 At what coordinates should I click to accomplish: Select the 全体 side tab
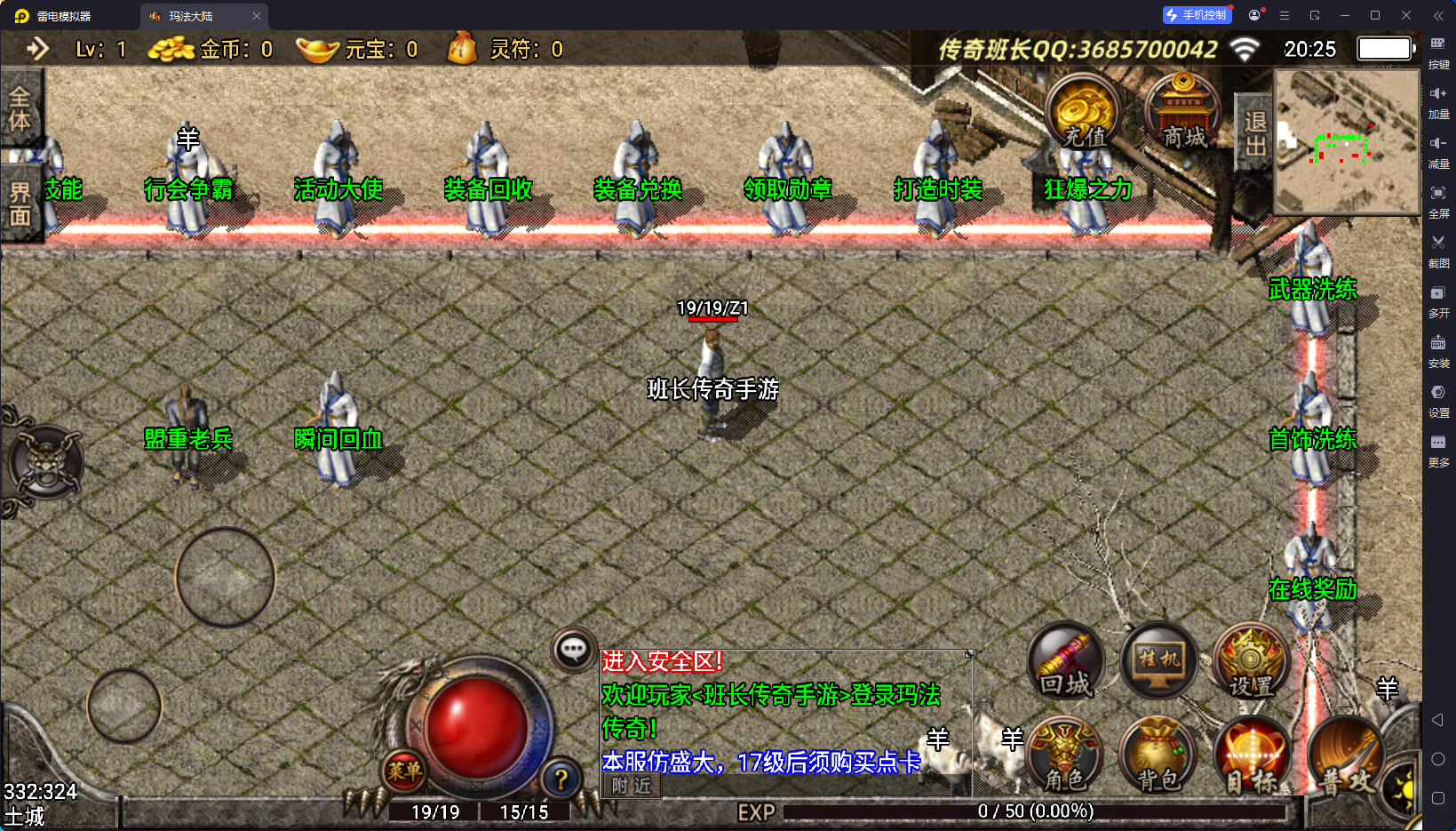20,109
